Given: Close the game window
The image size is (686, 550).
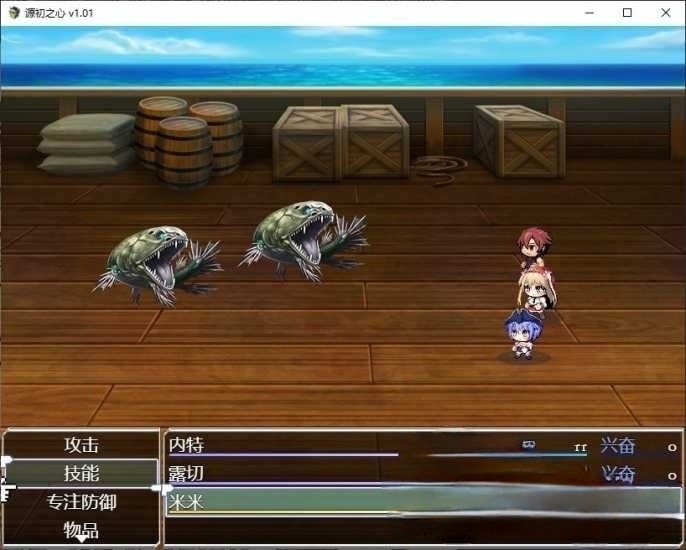Looking at the screenshot, I should (665, 13).
